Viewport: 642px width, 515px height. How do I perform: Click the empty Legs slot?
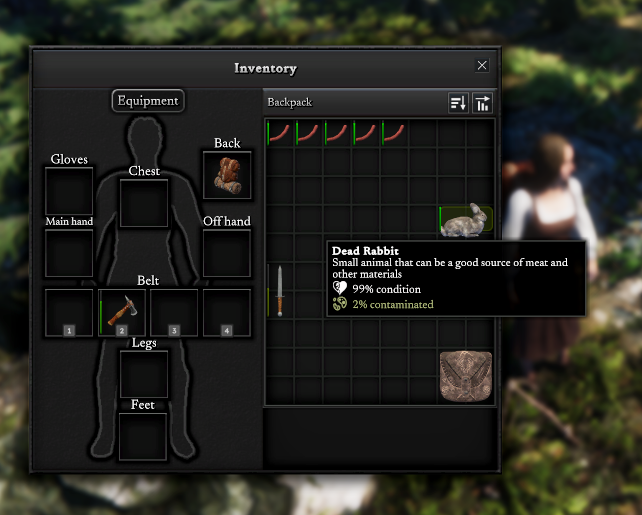144,374
